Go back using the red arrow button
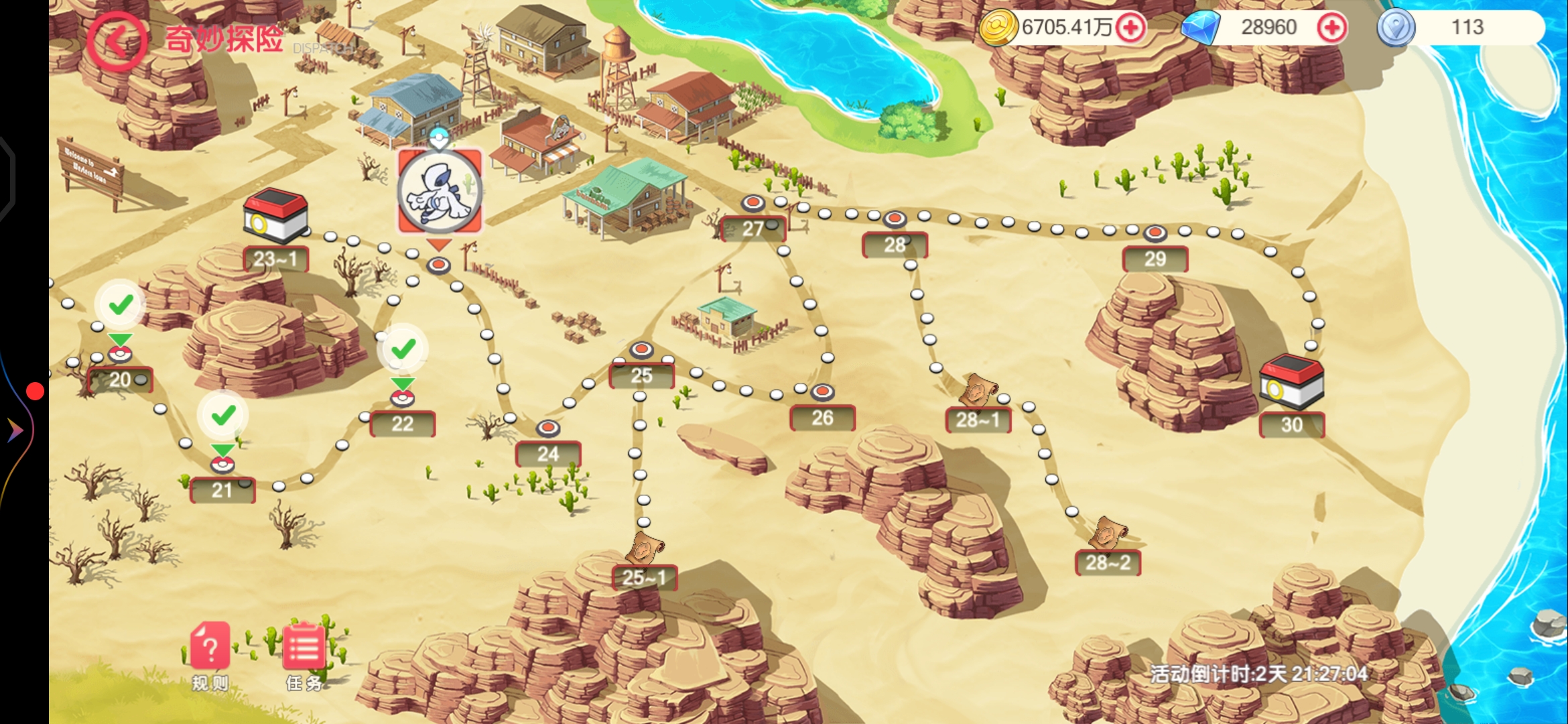 (117, 41)
